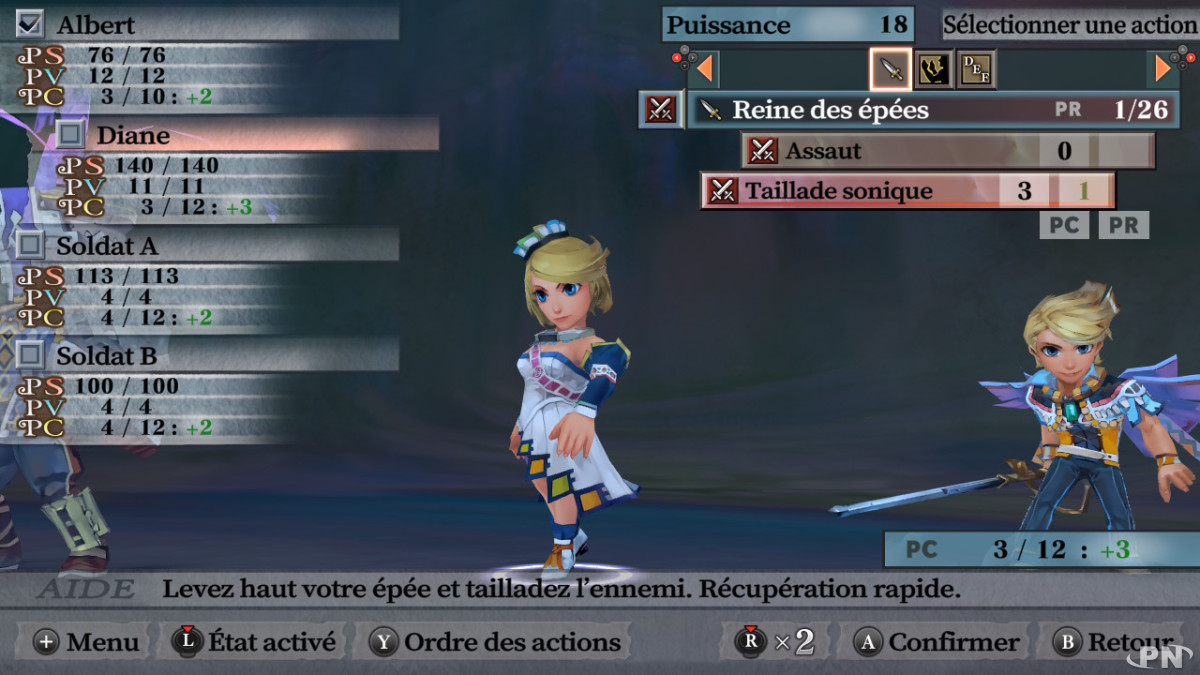
Task: Tick the Soldat A checkbox
Action: pyautogui.click(x=31, y=244)
